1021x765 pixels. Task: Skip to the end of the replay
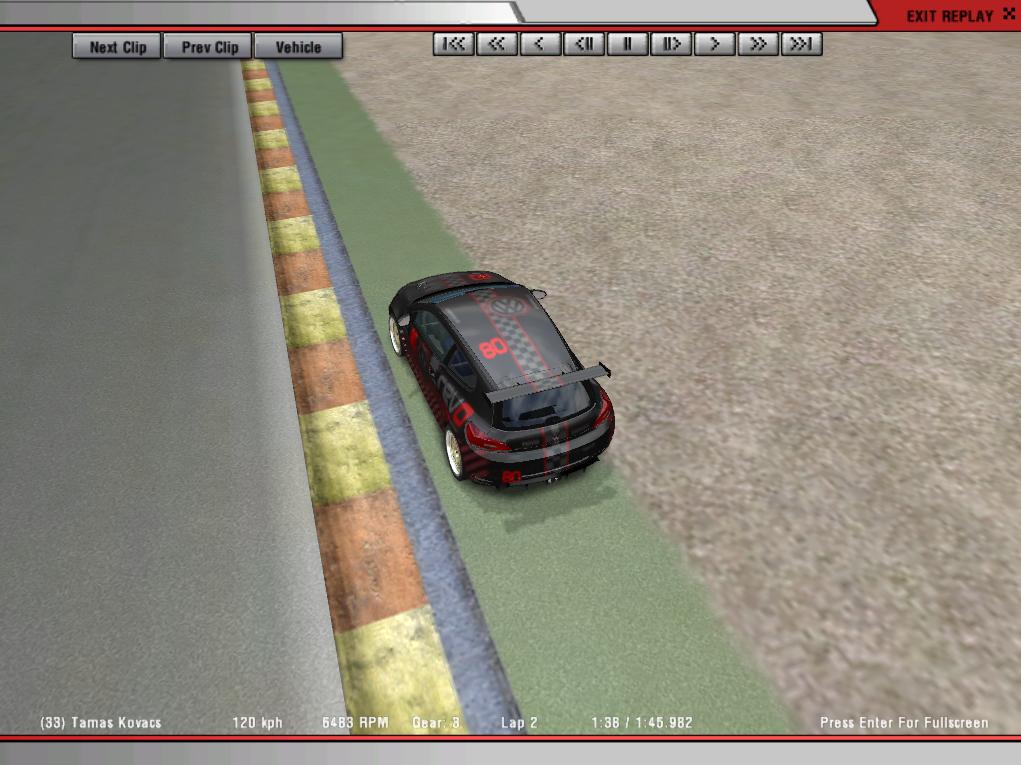(x=801, y=44)
